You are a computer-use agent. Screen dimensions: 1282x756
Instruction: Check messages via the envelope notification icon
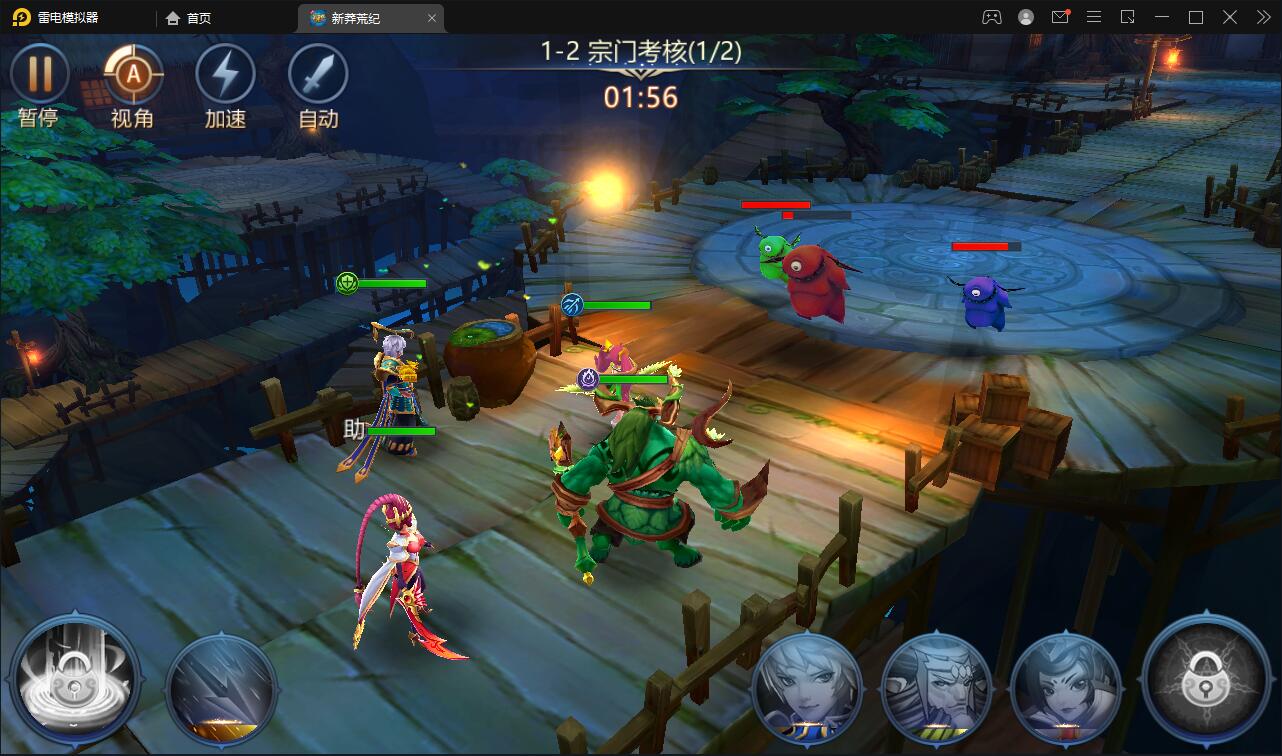click(1060, 17)
